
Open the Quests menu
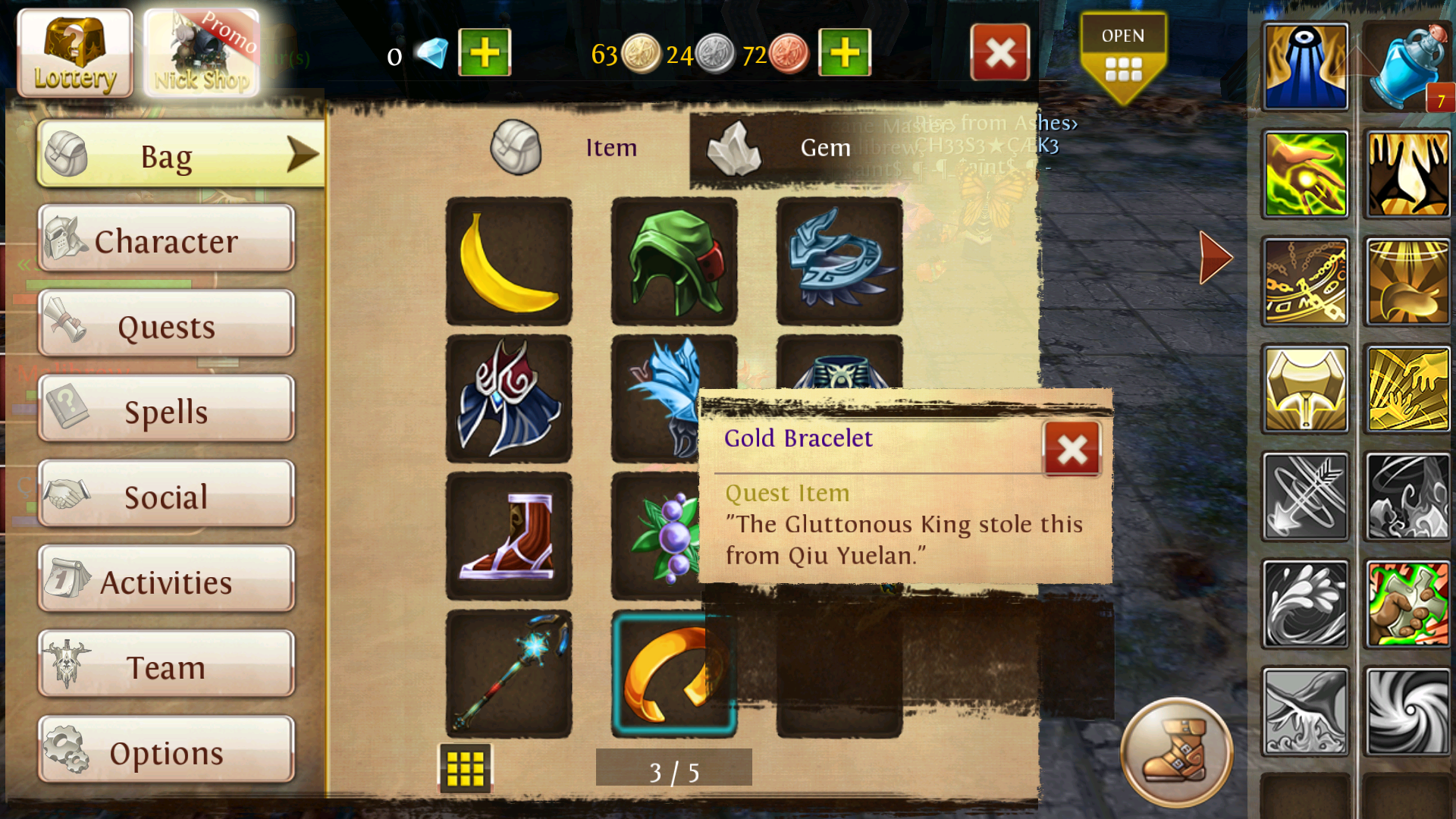coord(166,325)
